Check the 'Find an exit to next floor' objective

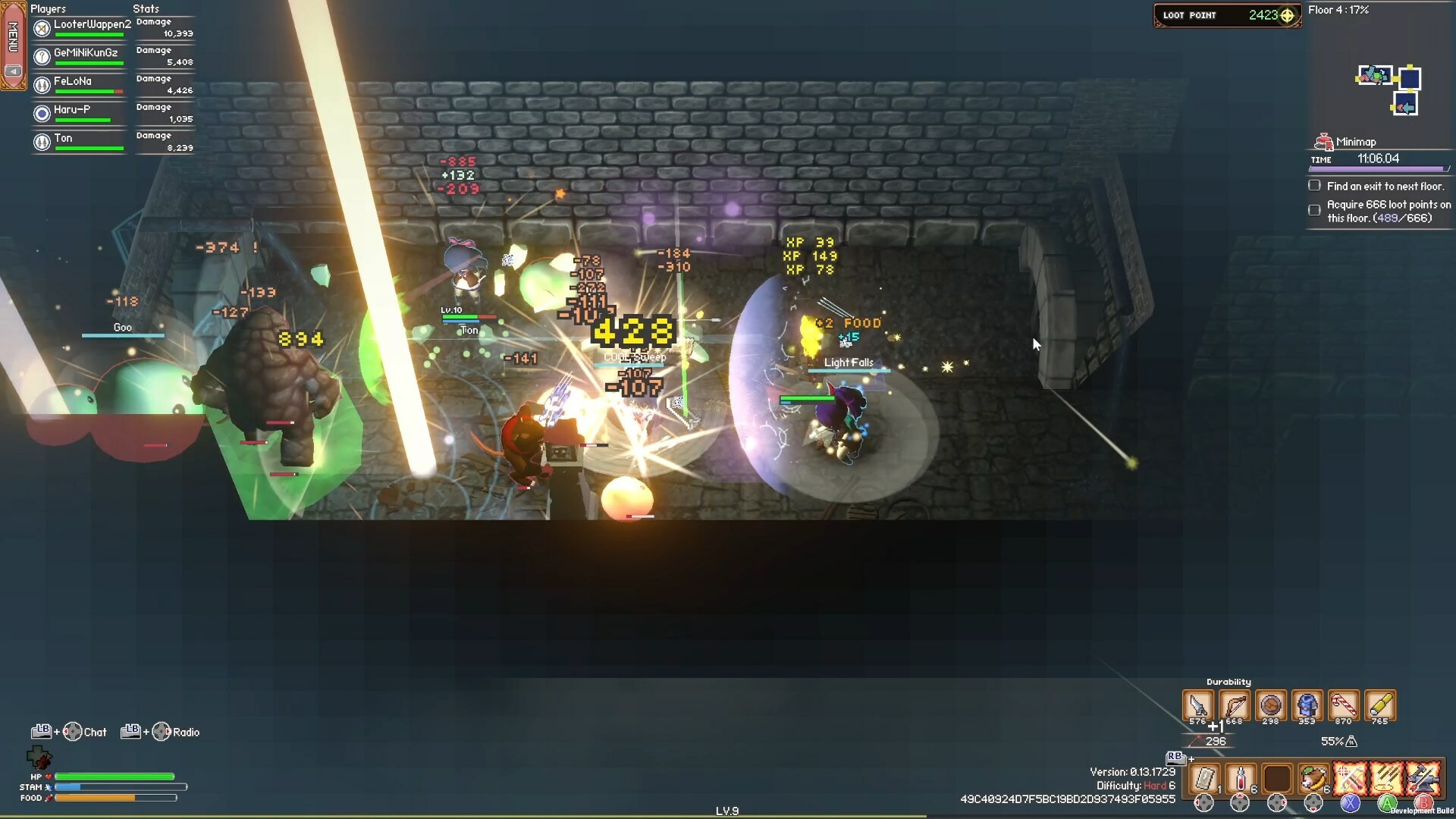(x=1314, y=185)
